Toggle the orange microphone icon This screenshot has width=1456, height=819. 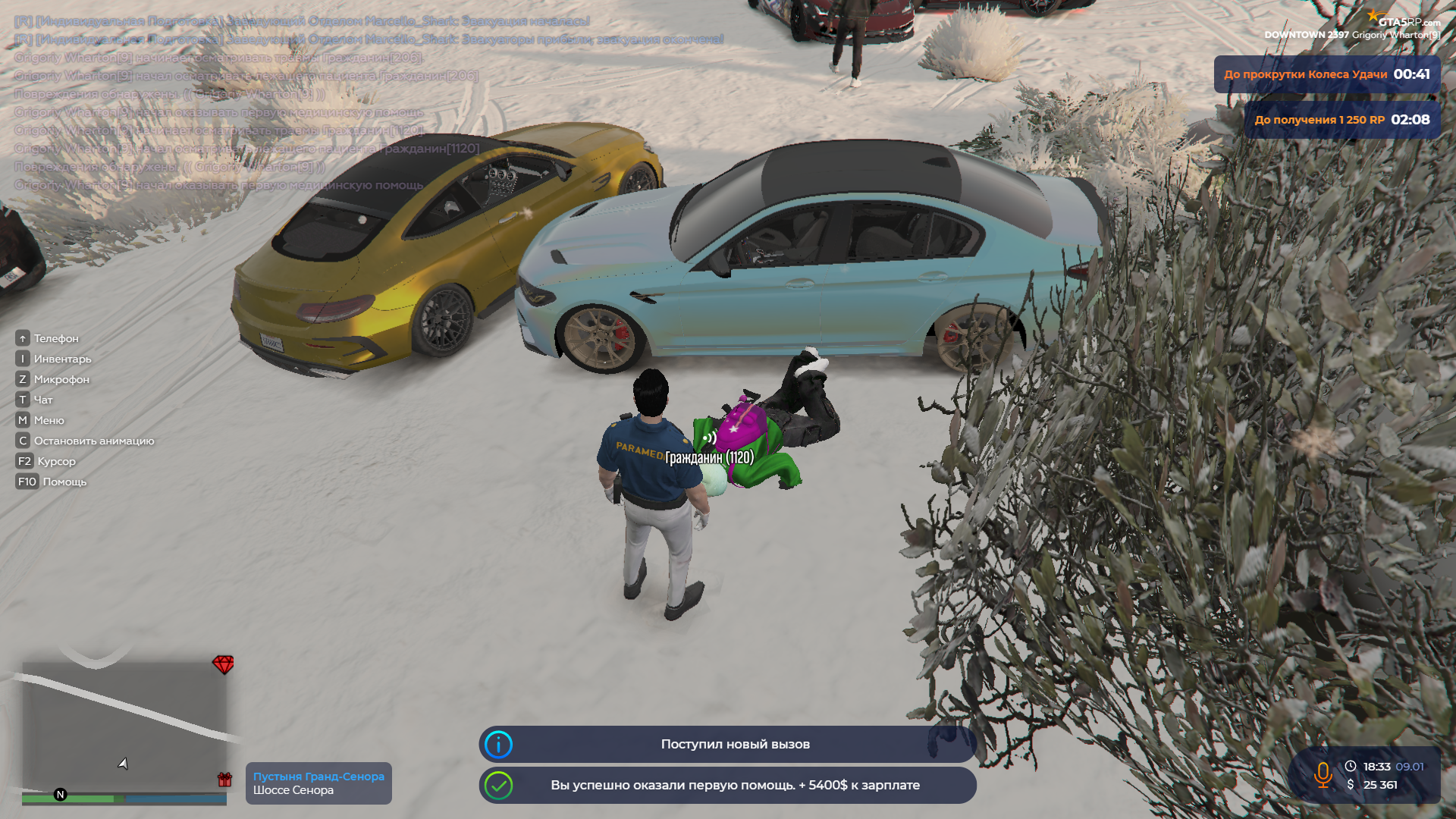pyautogui.click(x=1323, y=775)
